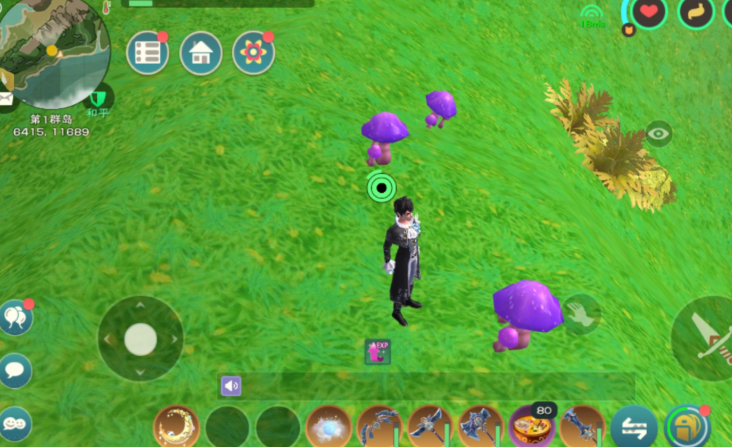732x447 pixels.
Task: Click the EXP buff icon
Action: click(378, 351)
